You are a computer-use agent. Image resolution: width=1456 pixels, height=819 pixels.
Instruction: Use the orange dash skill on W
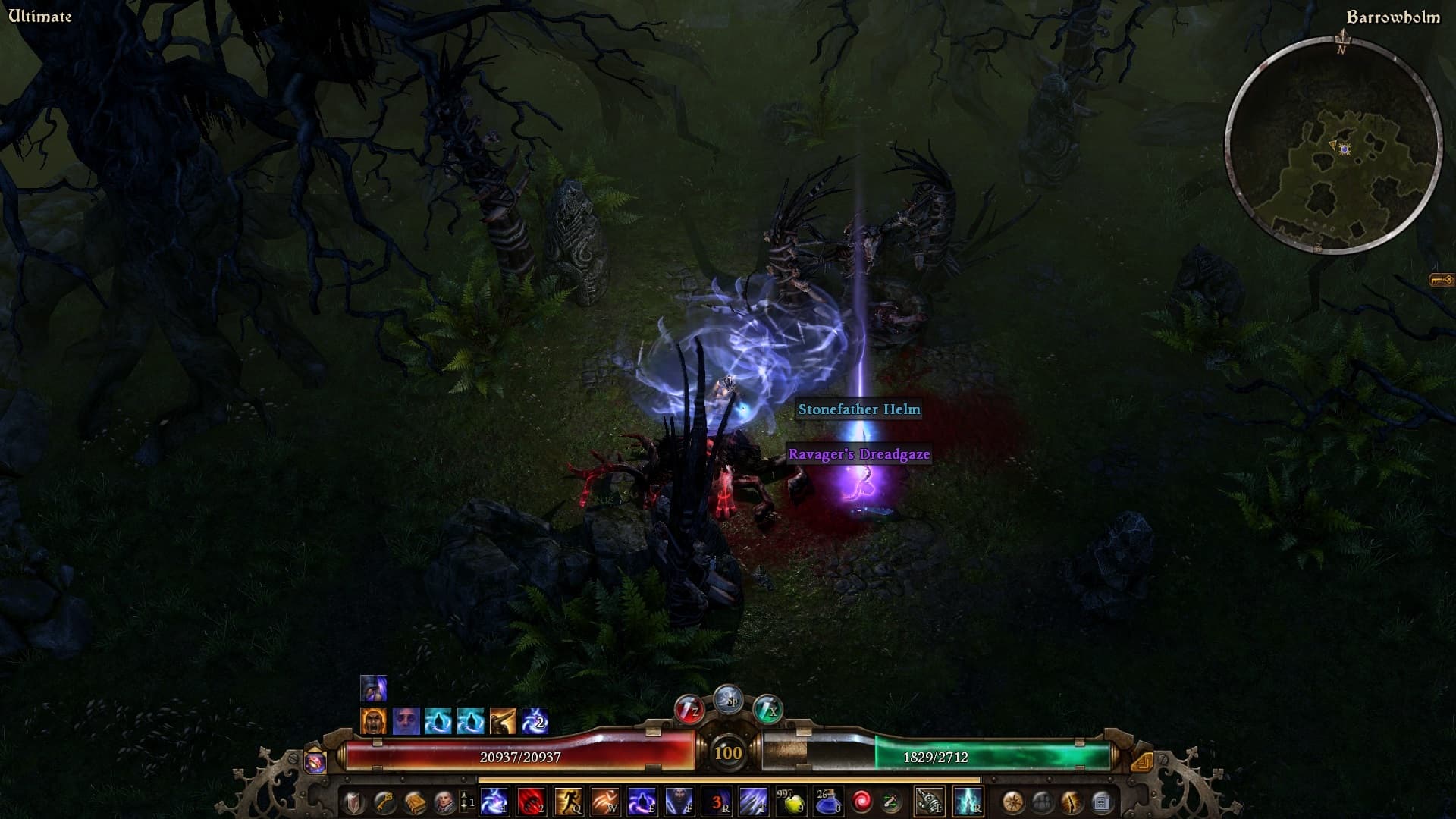(605, 801)
